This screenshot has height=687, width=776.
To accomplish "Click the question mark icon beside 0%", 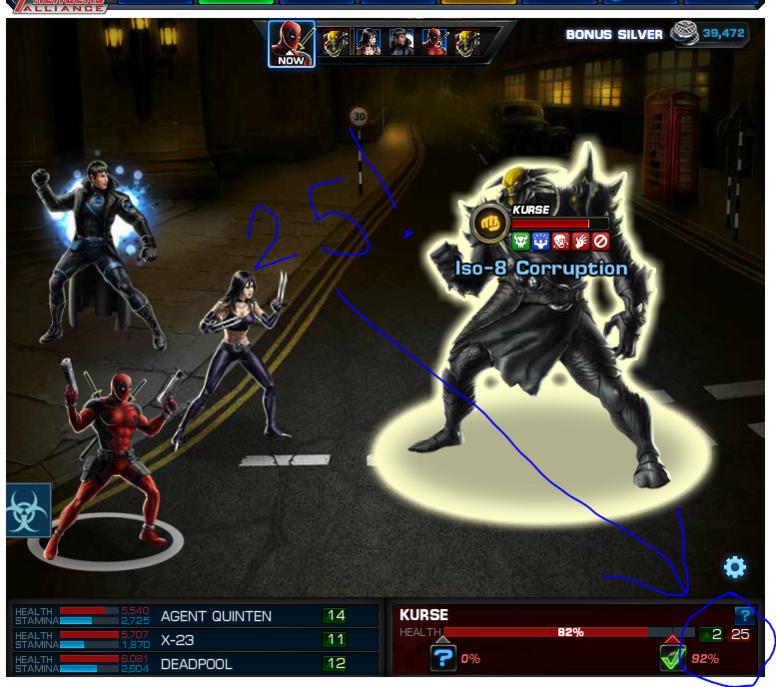I will [444, 658].
